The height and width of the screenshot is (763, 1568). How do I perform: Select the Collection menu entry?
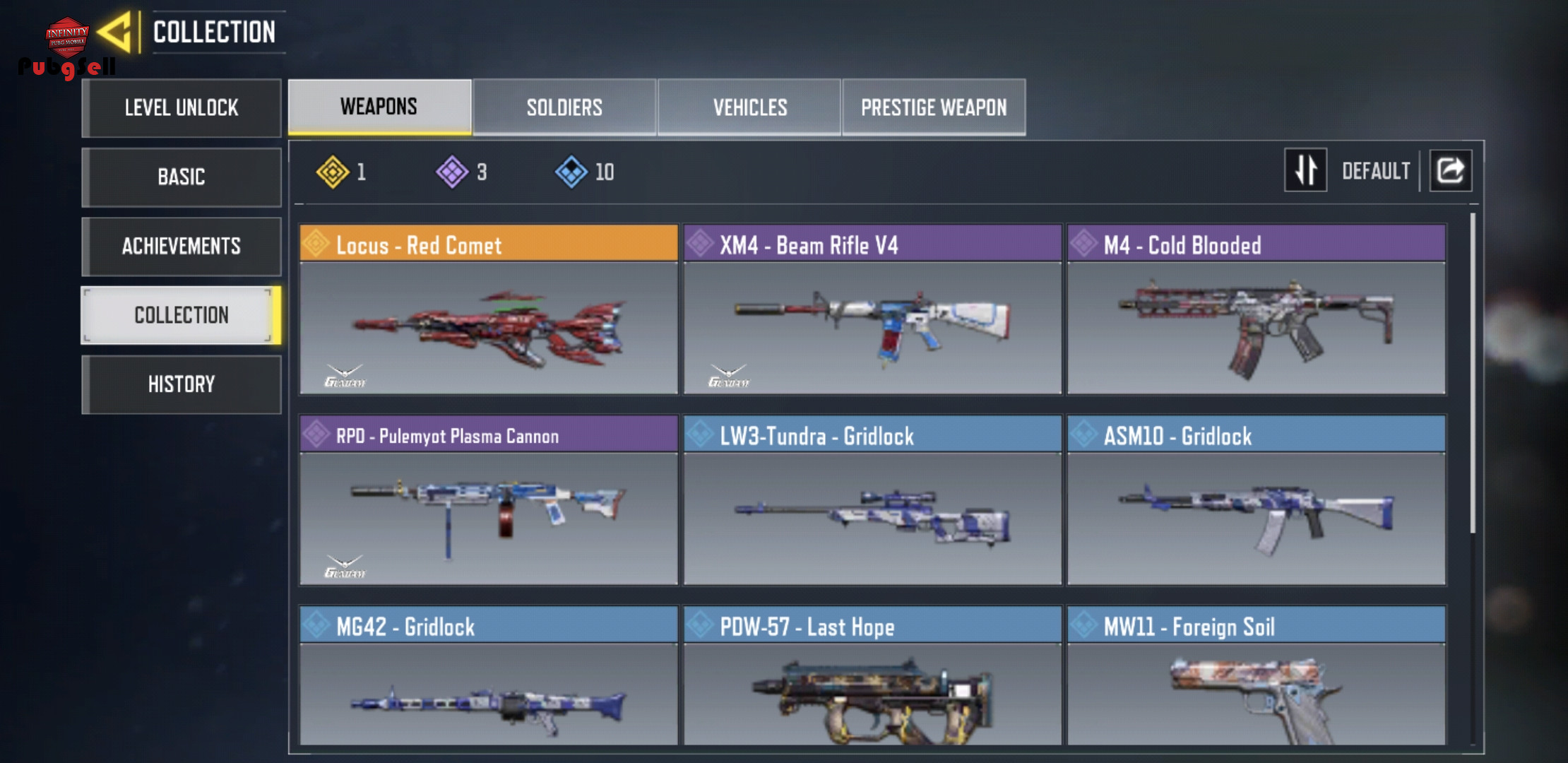182,315
